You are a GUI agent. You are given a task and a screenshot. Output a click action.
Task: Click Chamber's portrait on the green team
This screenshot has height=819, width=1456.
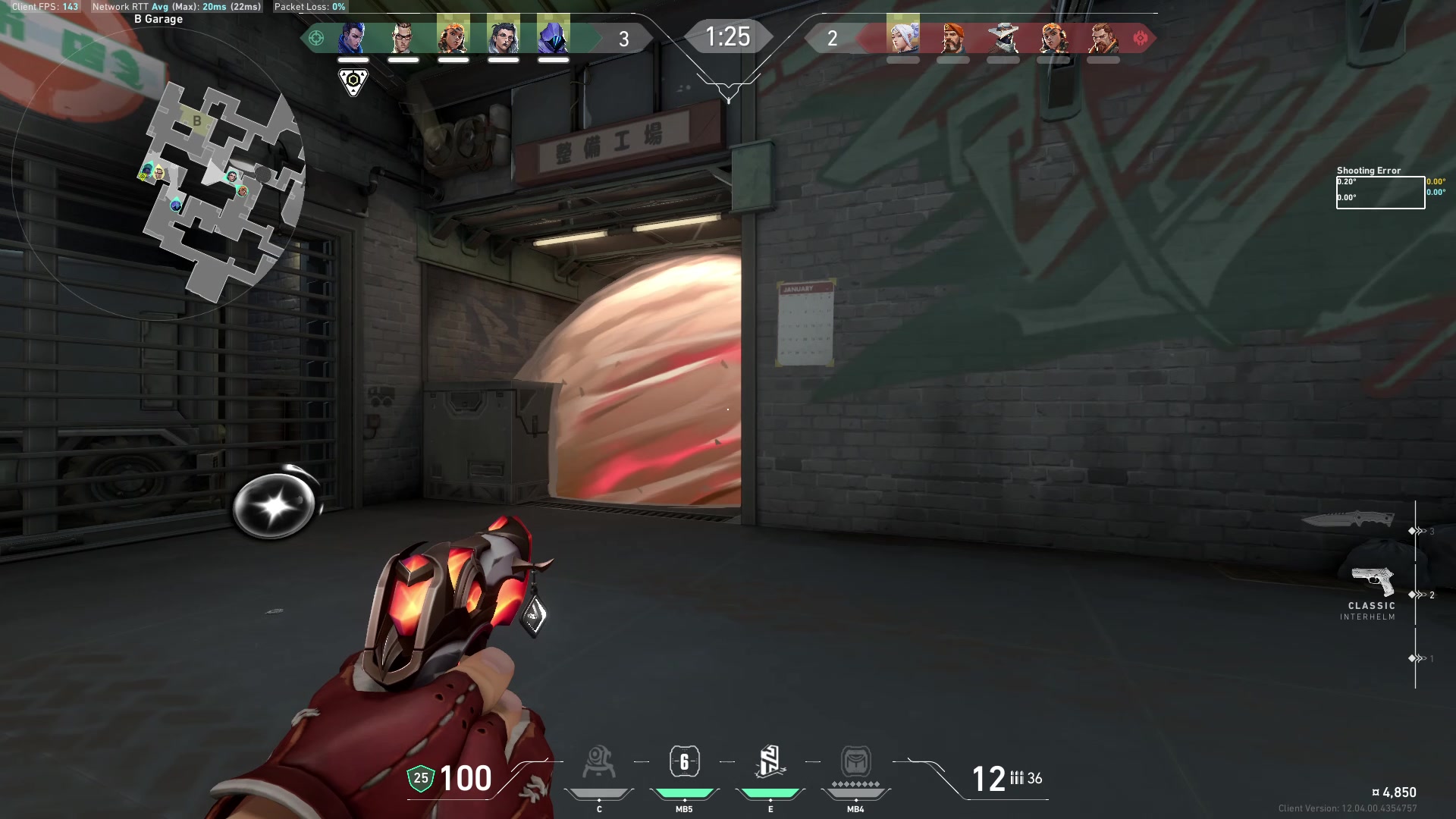pos(403,37)
